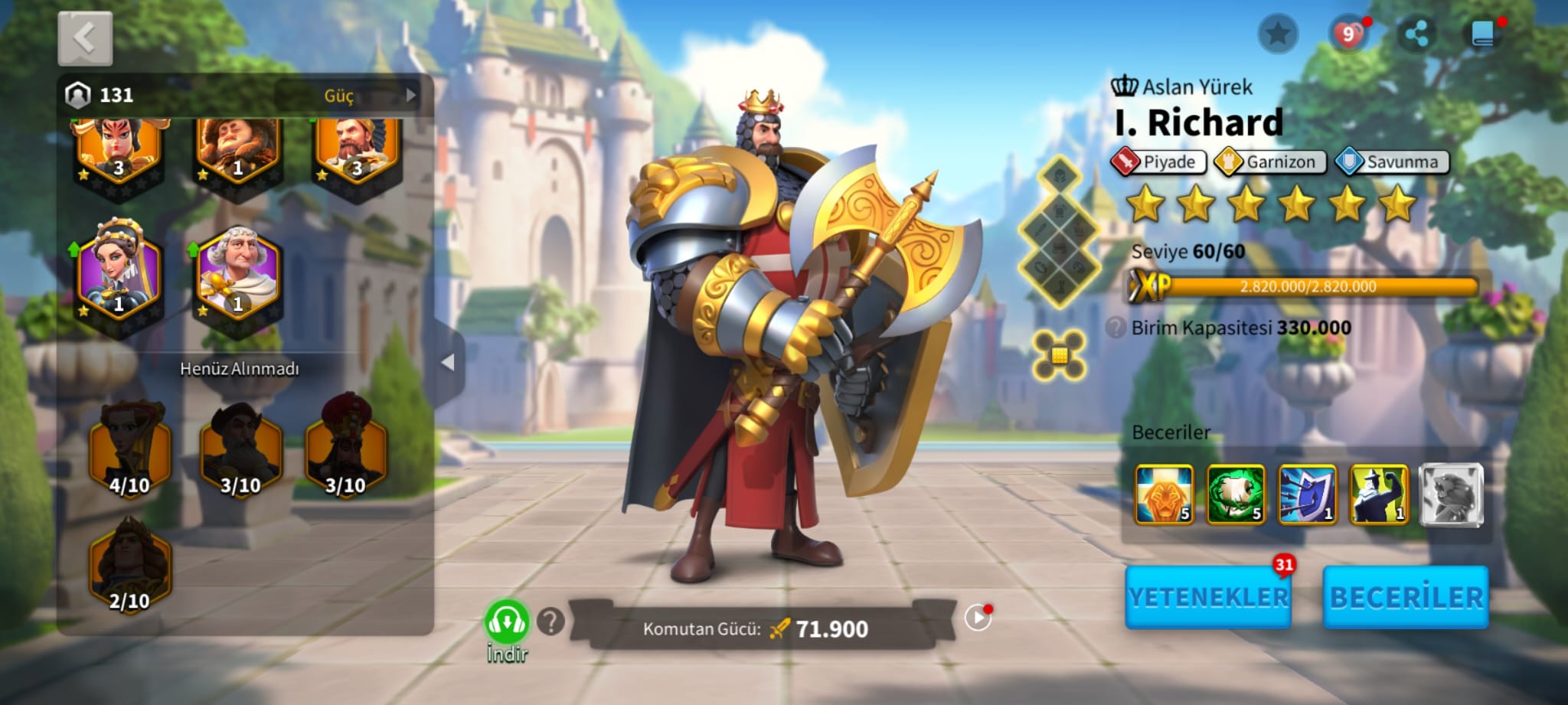Image resolution: width=1568 pixels, height=705 pixels.
Task: Play the commander preview video
Action: click(978, 617)
